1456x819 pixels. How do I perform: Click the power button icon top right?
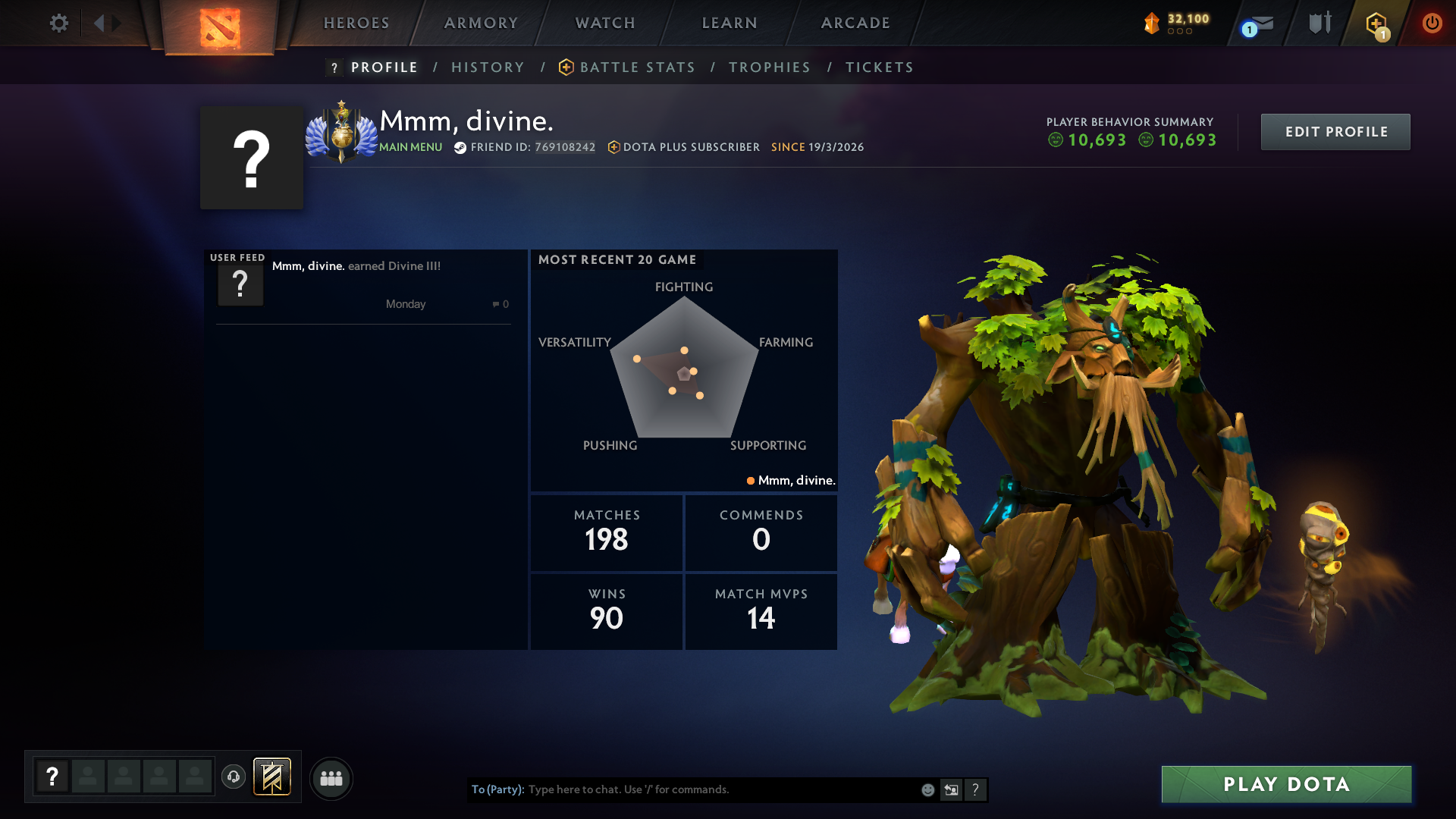[x=1432, y=23]
